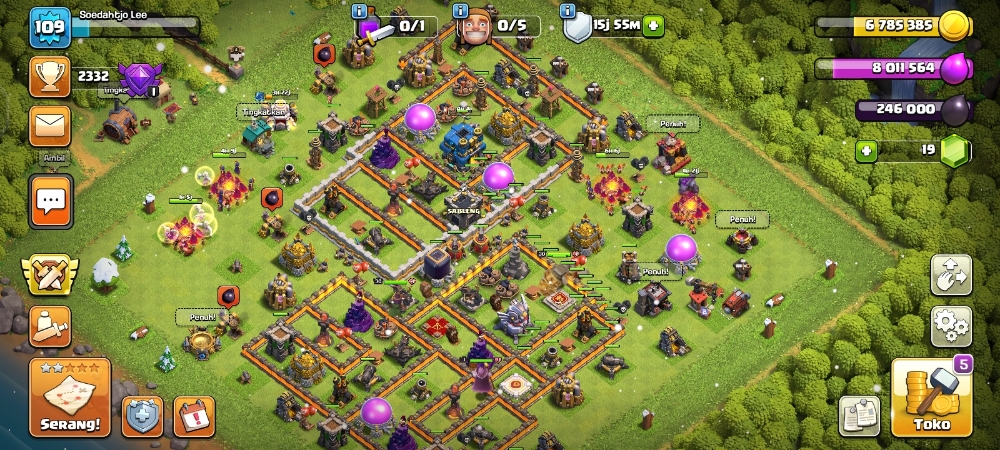Open the trophy league button
1000x450 pixels.
pos(49,76)
